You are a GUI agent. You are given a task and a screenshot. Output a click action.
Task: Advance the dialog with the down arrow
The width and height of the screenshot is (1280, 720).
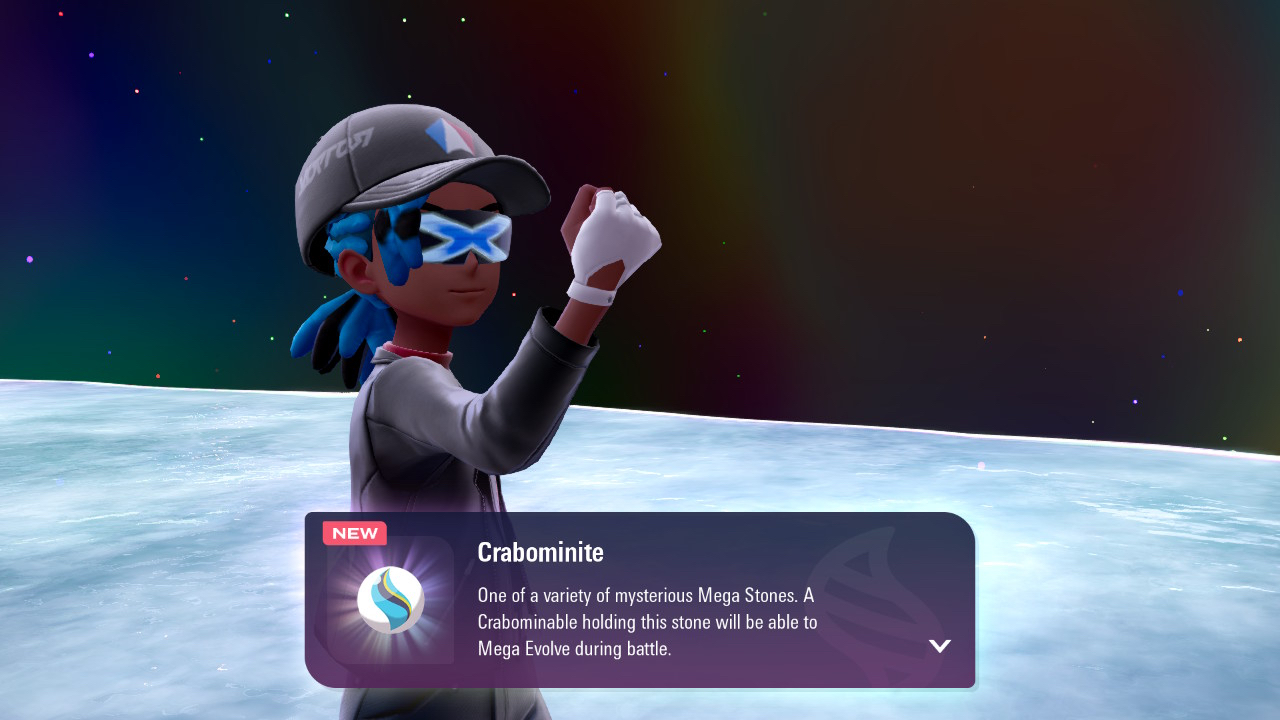tap(939, 646)
